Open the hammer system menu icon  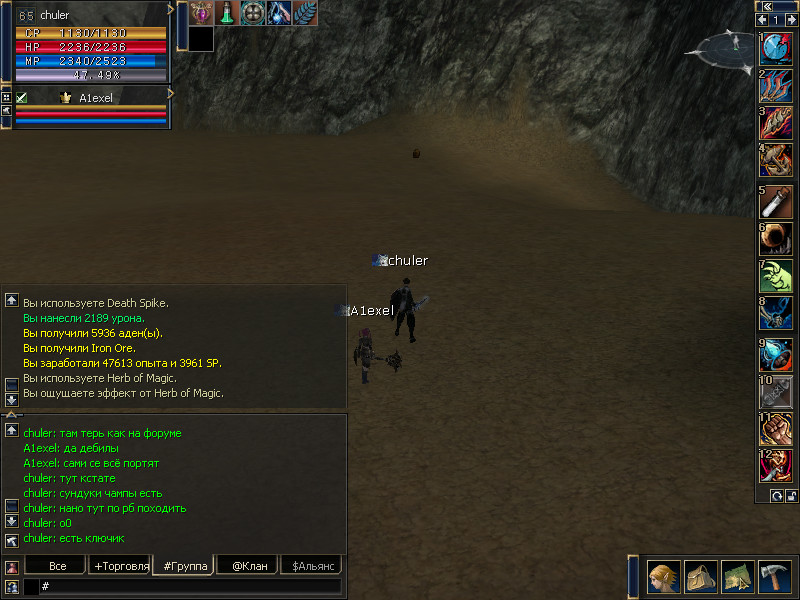click(x=775, y=577)
